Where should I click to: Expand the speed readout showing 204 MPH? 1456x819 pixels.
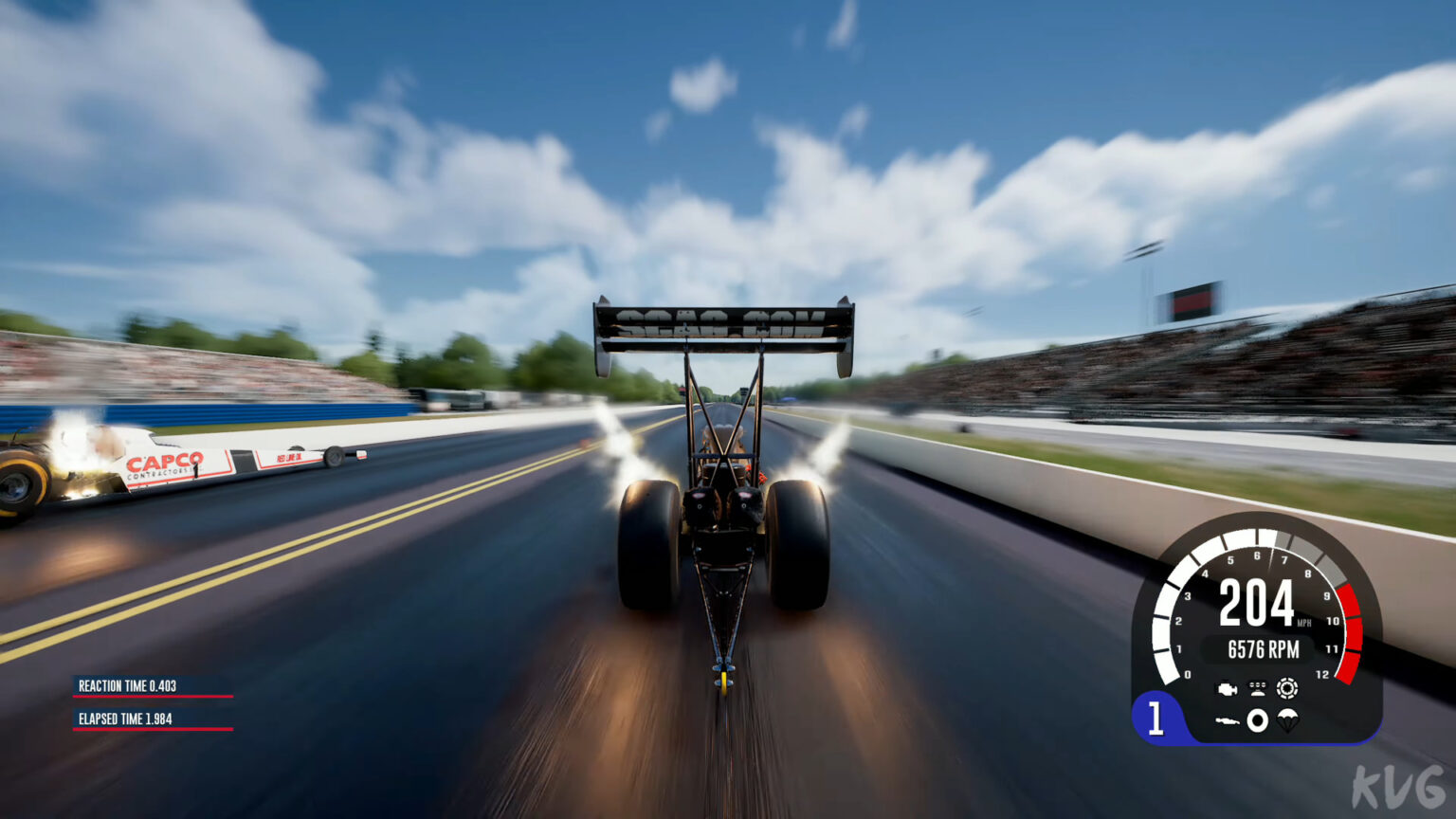(1256, 603)
